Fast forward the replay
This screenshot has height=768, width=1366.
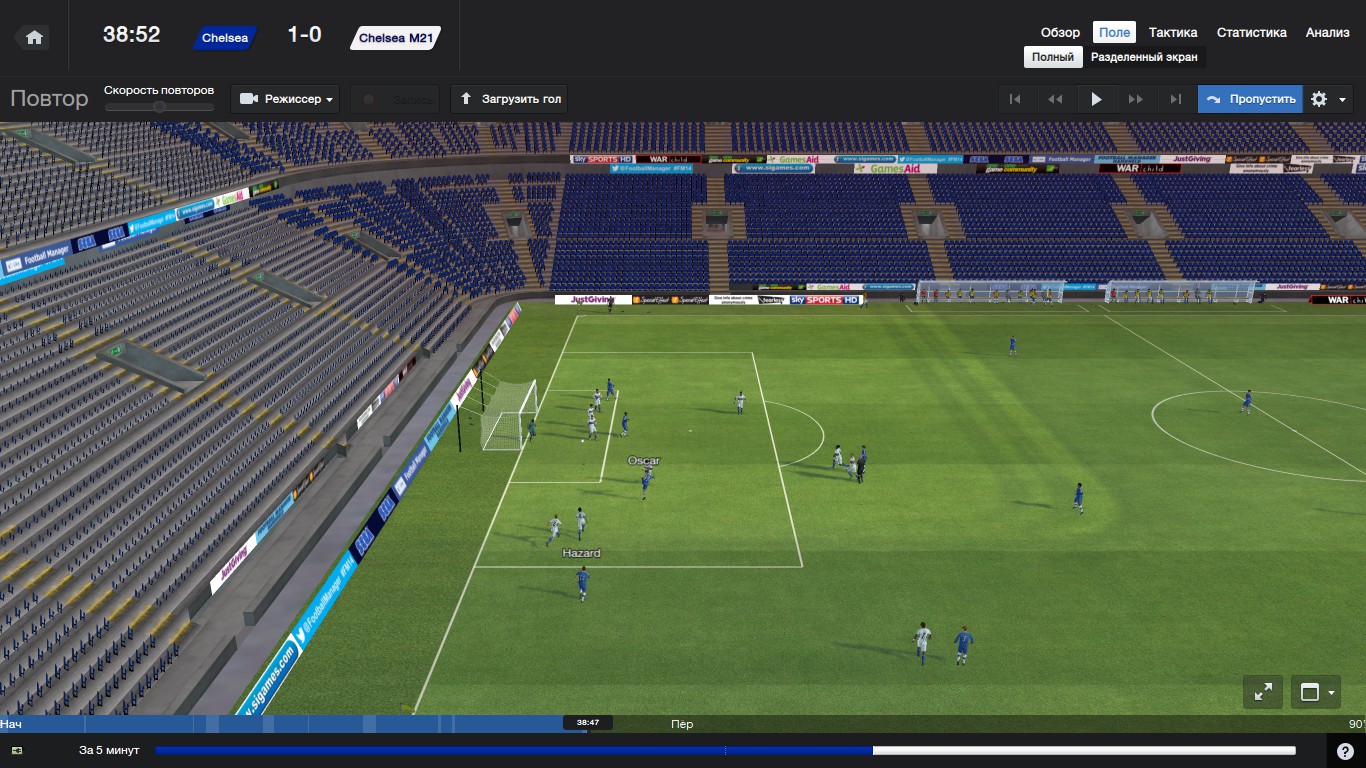[1136, 99]
